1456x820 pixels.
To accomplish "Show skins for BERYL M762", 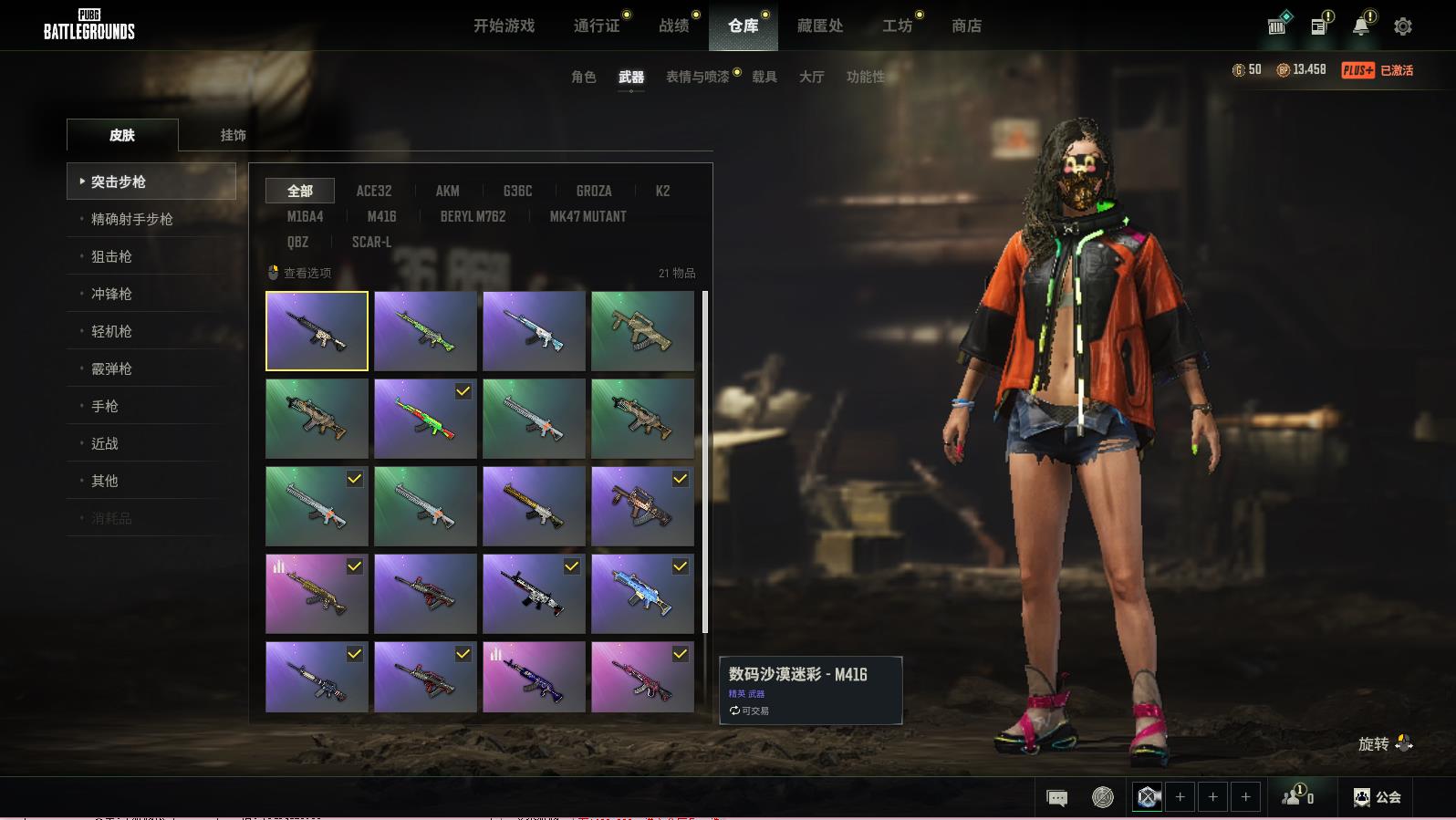I will [473, 217].
